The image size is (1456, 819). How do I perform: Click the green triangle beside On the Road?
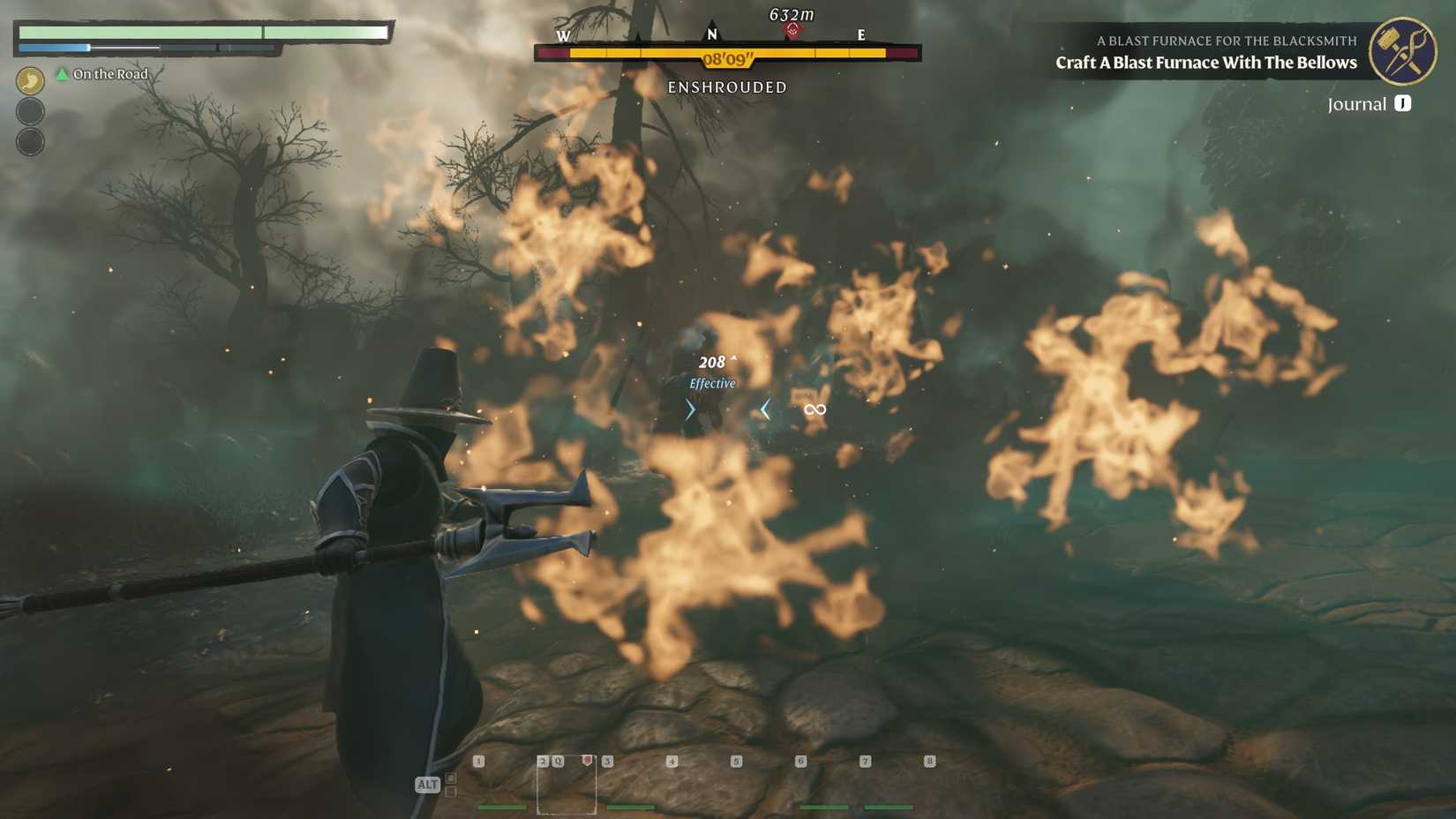pyautogui.click(x=61, y=74)
